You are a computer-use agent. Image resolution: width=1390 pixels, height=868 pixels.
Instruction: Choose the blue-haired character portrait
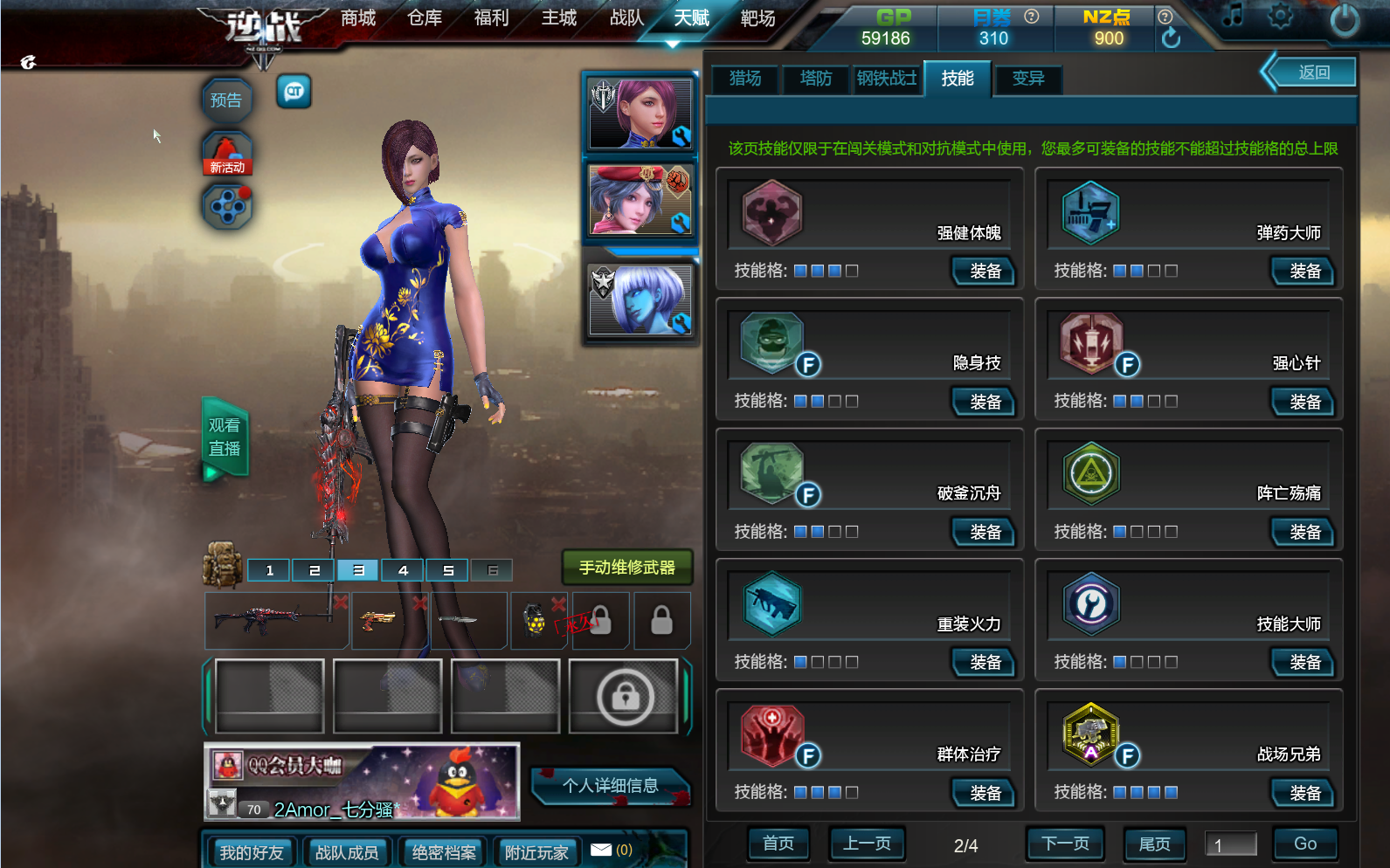pyautogui.click(x=640, y=301)
